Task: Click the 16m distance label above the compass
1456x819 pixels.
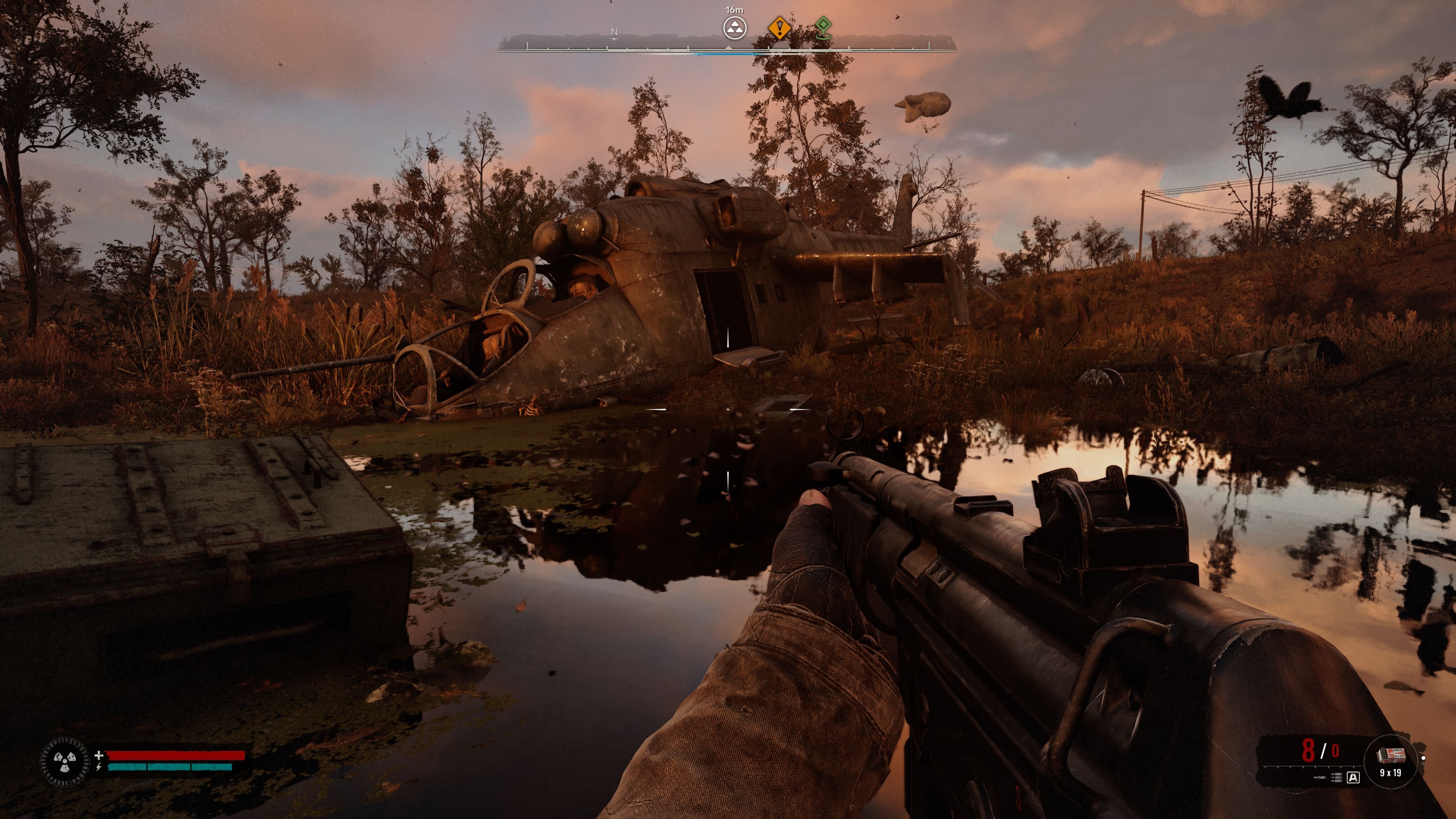Action: click(734, 10)
